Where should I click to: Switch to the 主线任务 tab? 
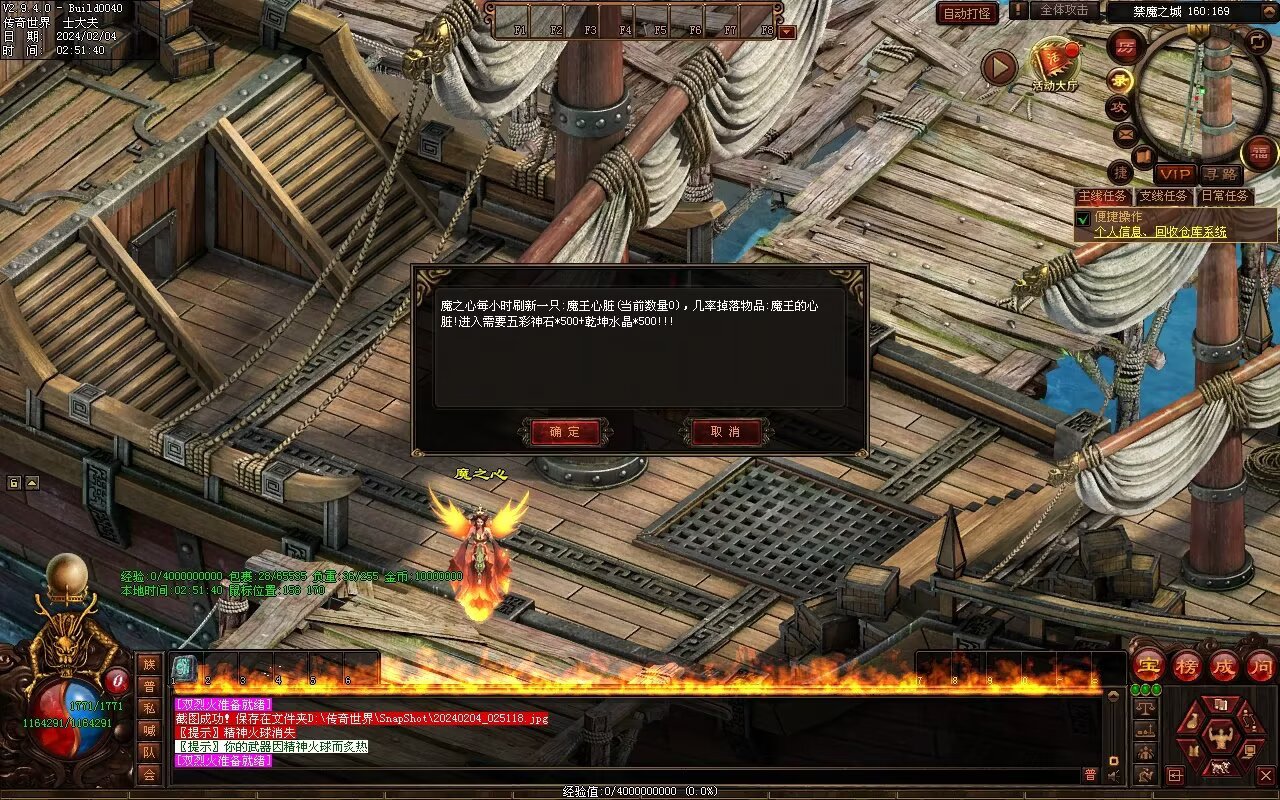coord(1103,196)
